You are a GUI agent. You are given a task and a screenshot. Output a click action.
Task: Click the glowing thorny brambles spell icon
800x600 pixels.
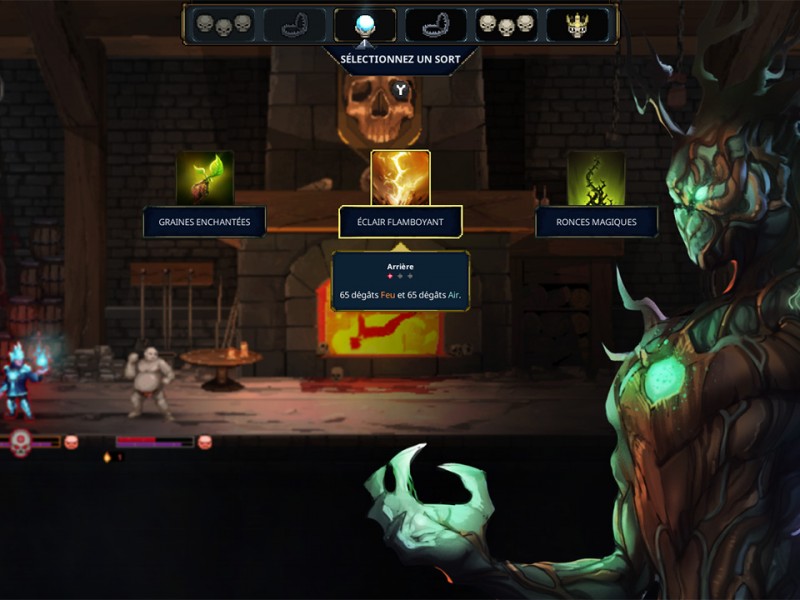click(x=596, y=178)
